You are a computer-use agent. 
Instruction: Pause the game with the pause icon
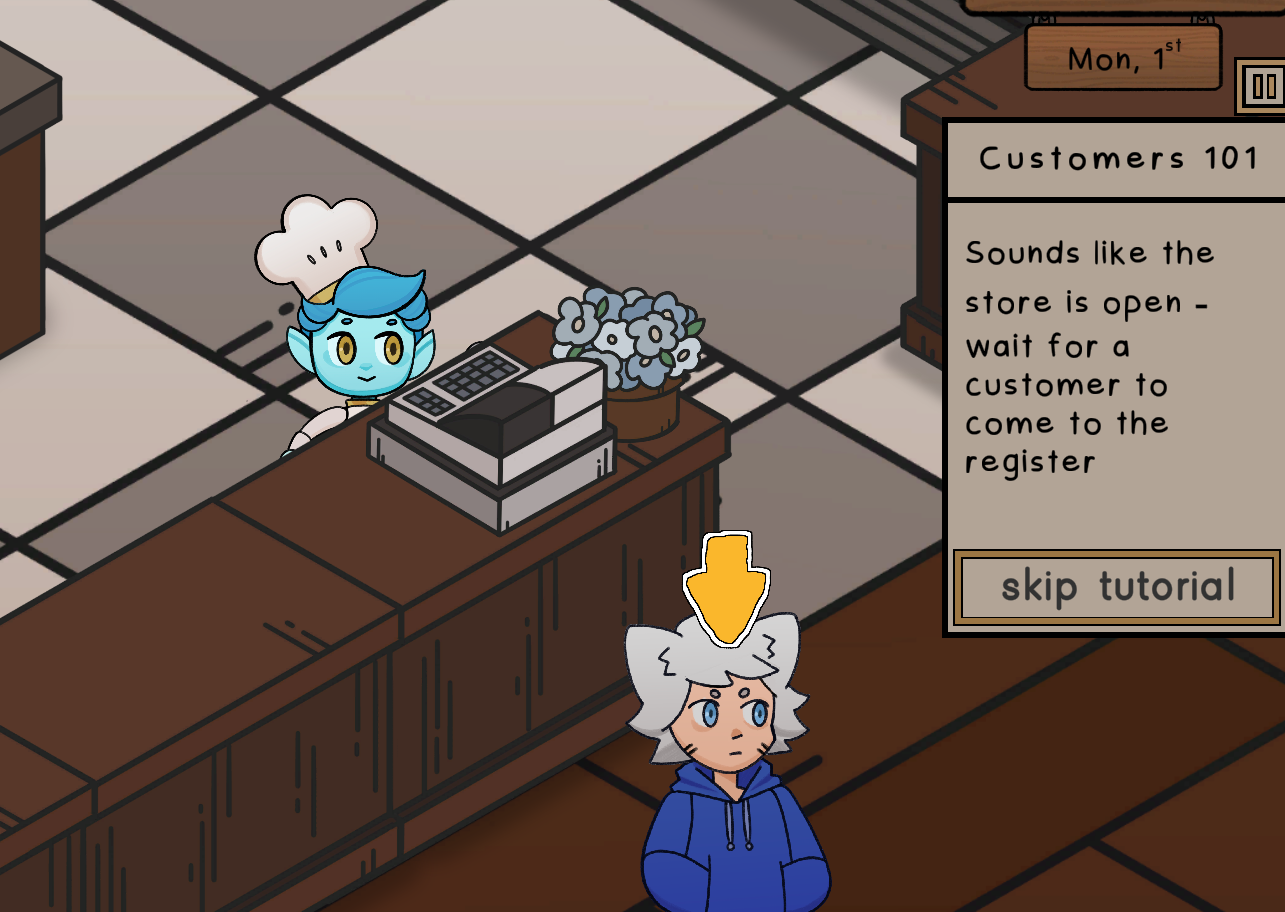1263,86
